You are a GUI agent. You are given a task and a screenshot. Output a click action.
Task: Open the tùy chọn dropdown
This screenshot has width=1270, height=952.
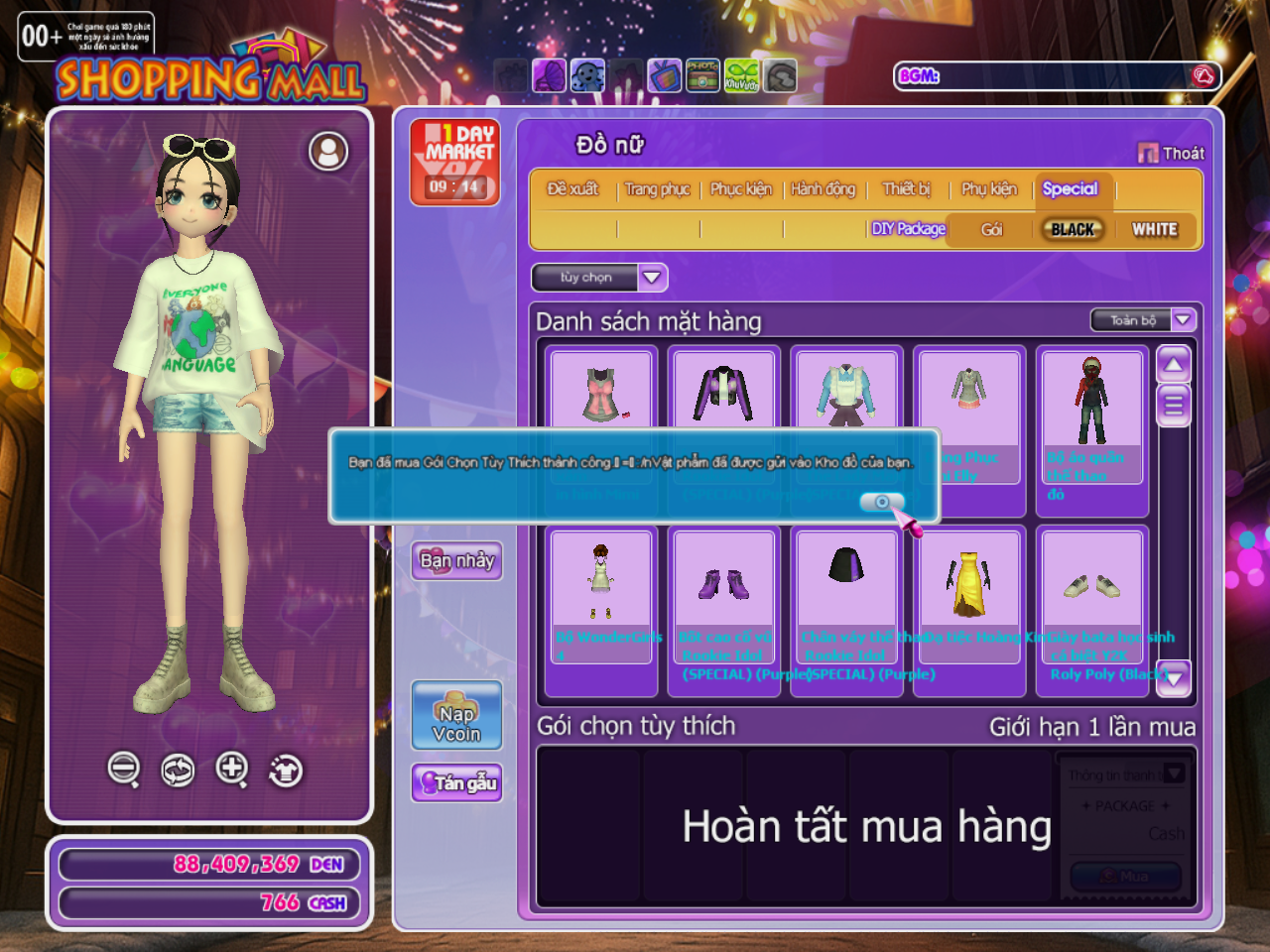click(599, 278)
